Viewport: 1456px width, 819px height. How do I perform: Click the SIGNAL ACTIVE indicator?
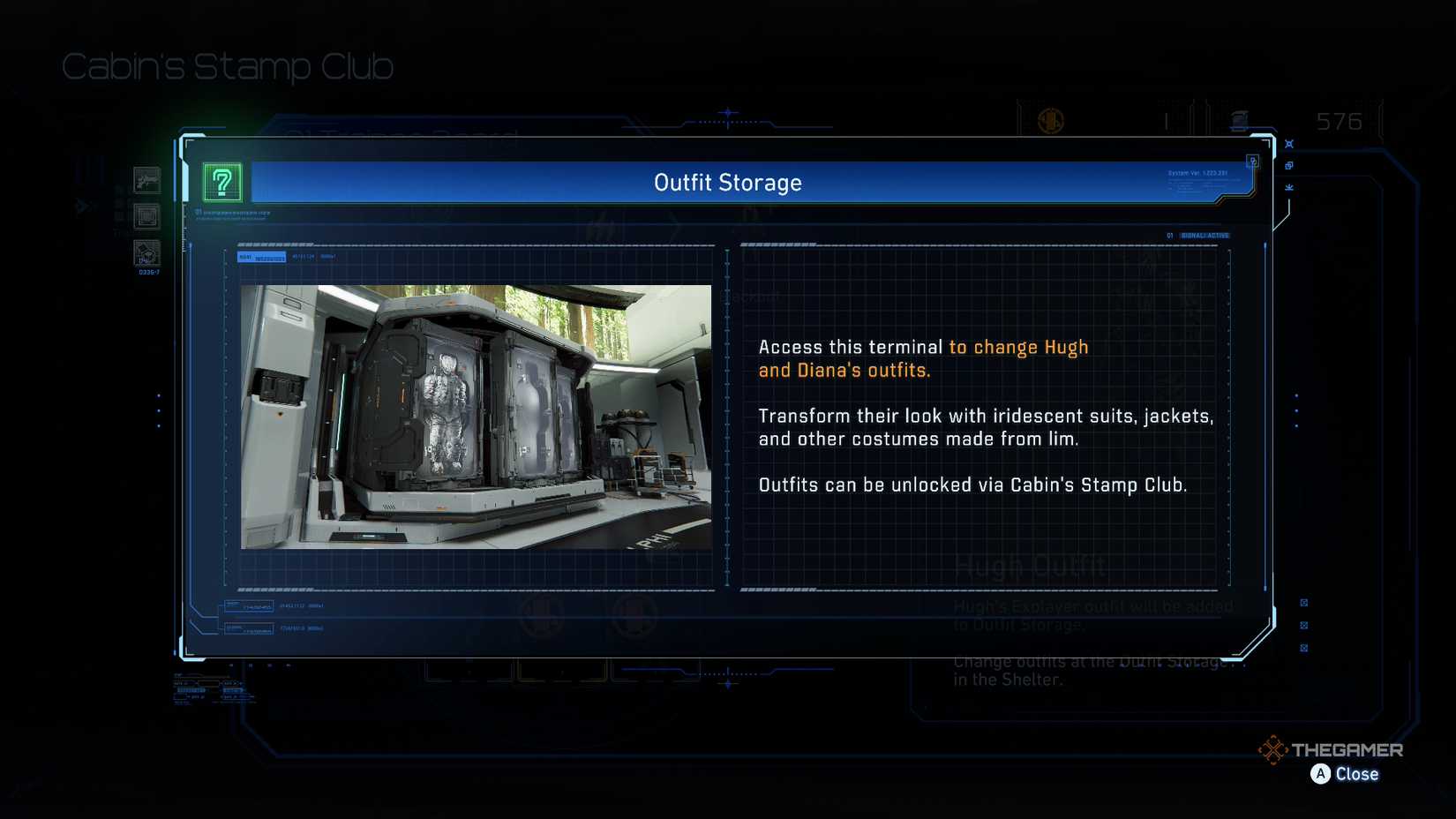[x=1206, y=236]
